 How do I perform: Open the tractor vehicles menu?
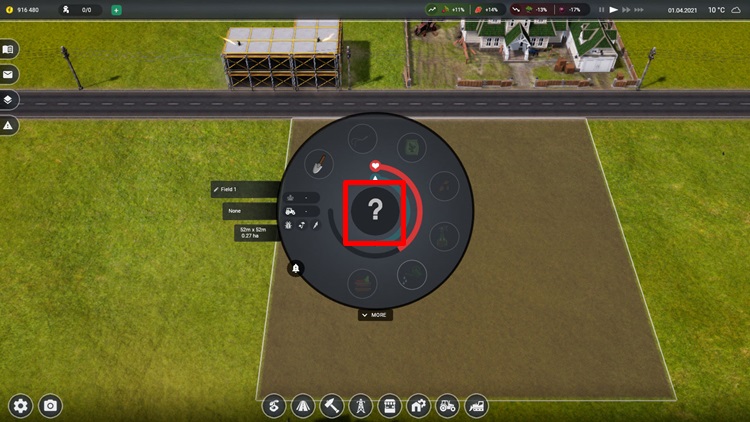pyautogui.click(x=447, y=405)
